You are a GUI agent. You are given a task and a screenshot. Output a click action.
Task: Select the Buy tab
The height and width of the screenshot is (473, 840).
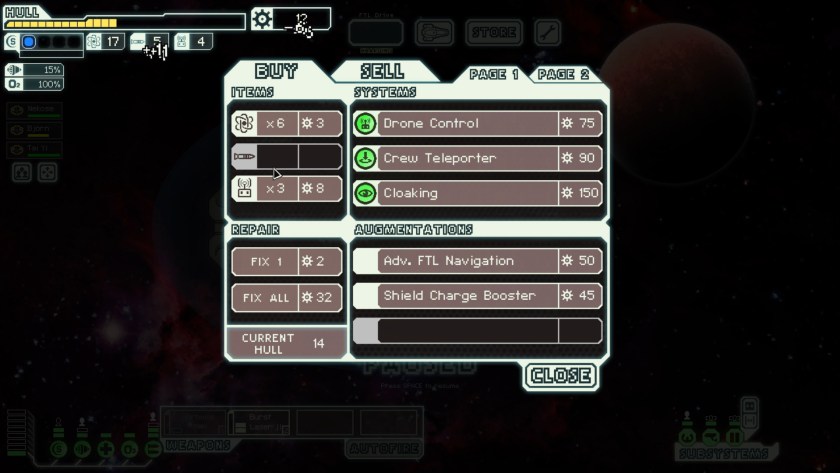(277, 71)
